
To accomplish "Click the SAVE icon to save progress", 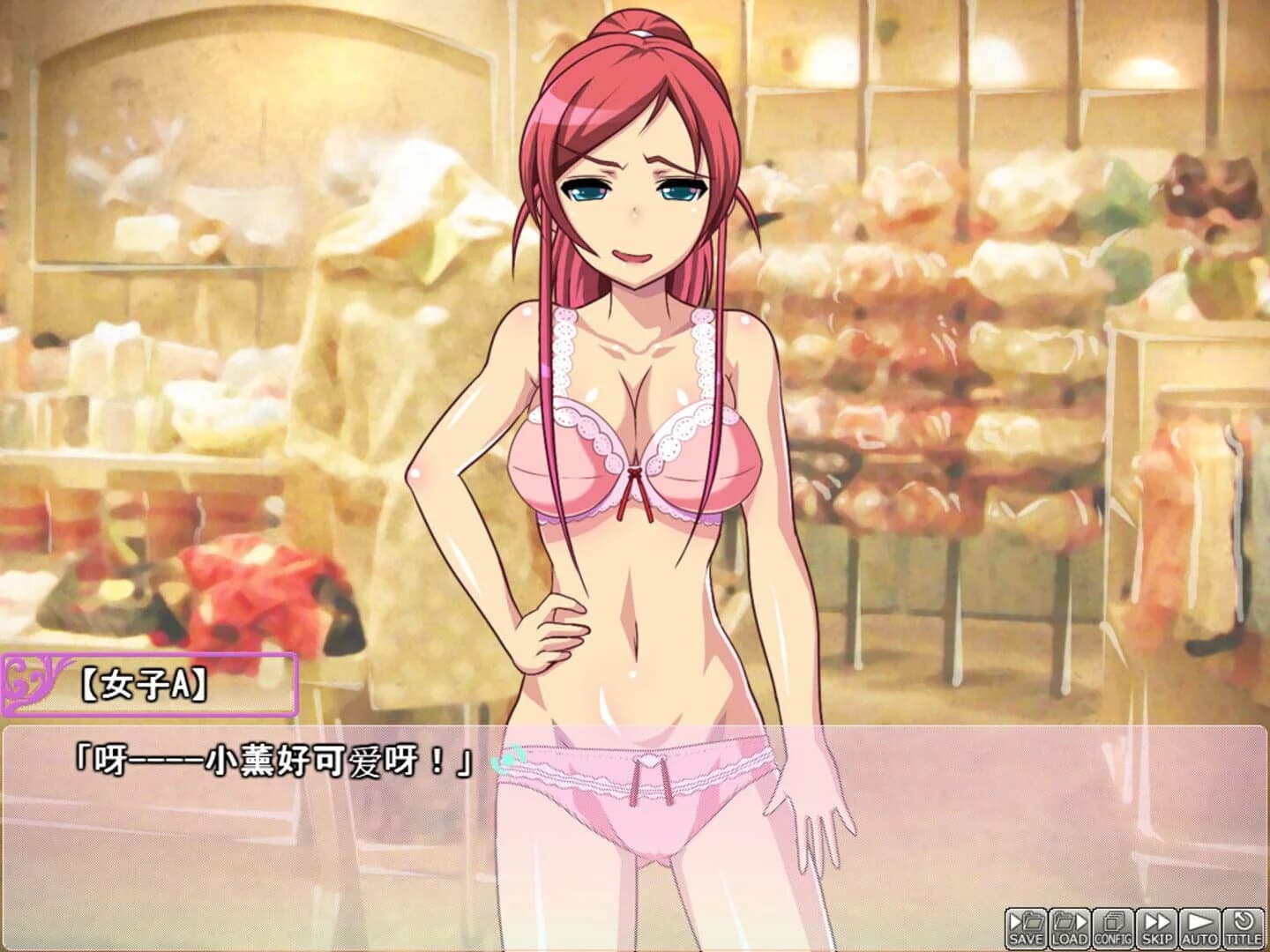I will (x=1026, y=927).
